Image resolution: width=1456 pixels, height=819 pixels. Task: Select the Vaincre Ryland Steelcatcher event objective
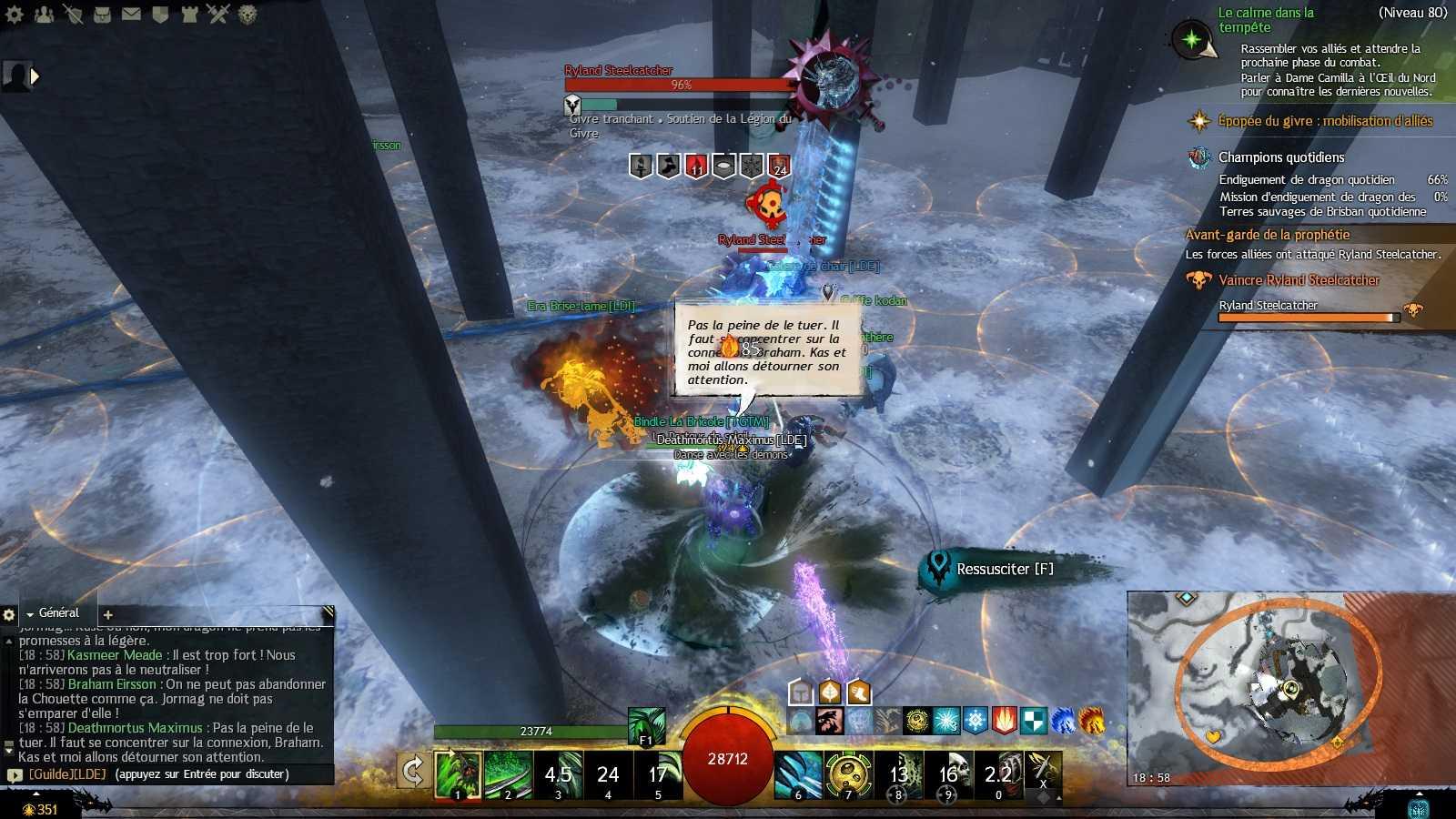(x=1299, y=280)
